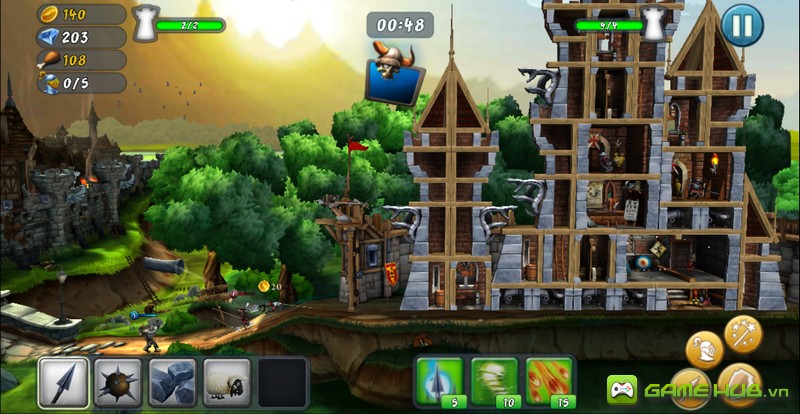The height and width of the screenshot is (414, 800).
Task: Select the spear arrow ammo slot
Action: [64, 383]
